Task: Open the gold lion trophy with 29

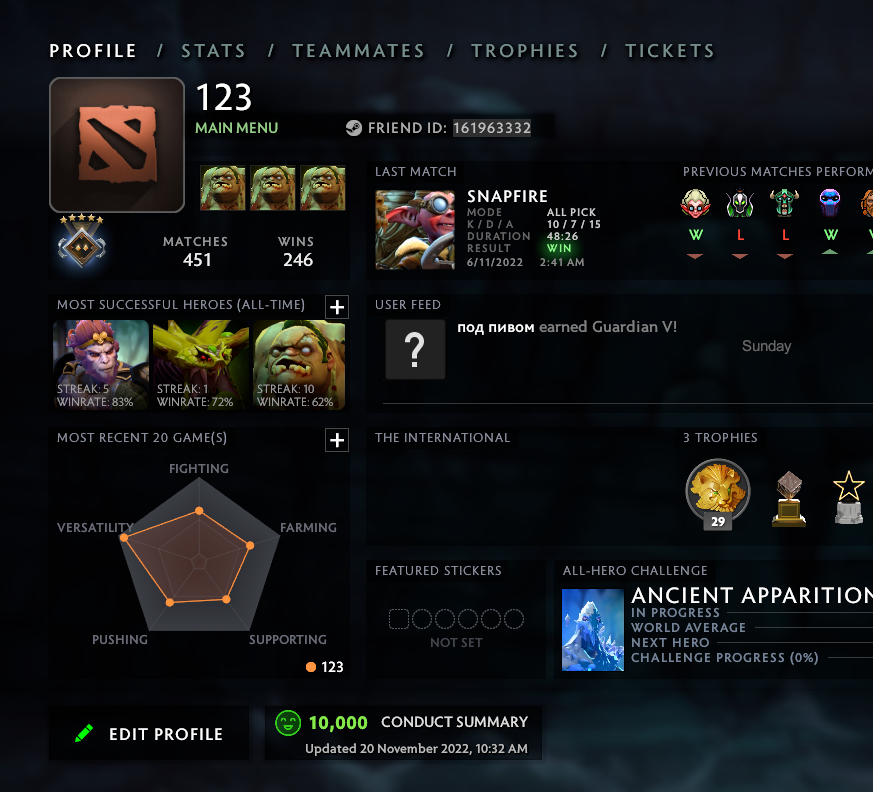Action: click(x=718, y=491)
